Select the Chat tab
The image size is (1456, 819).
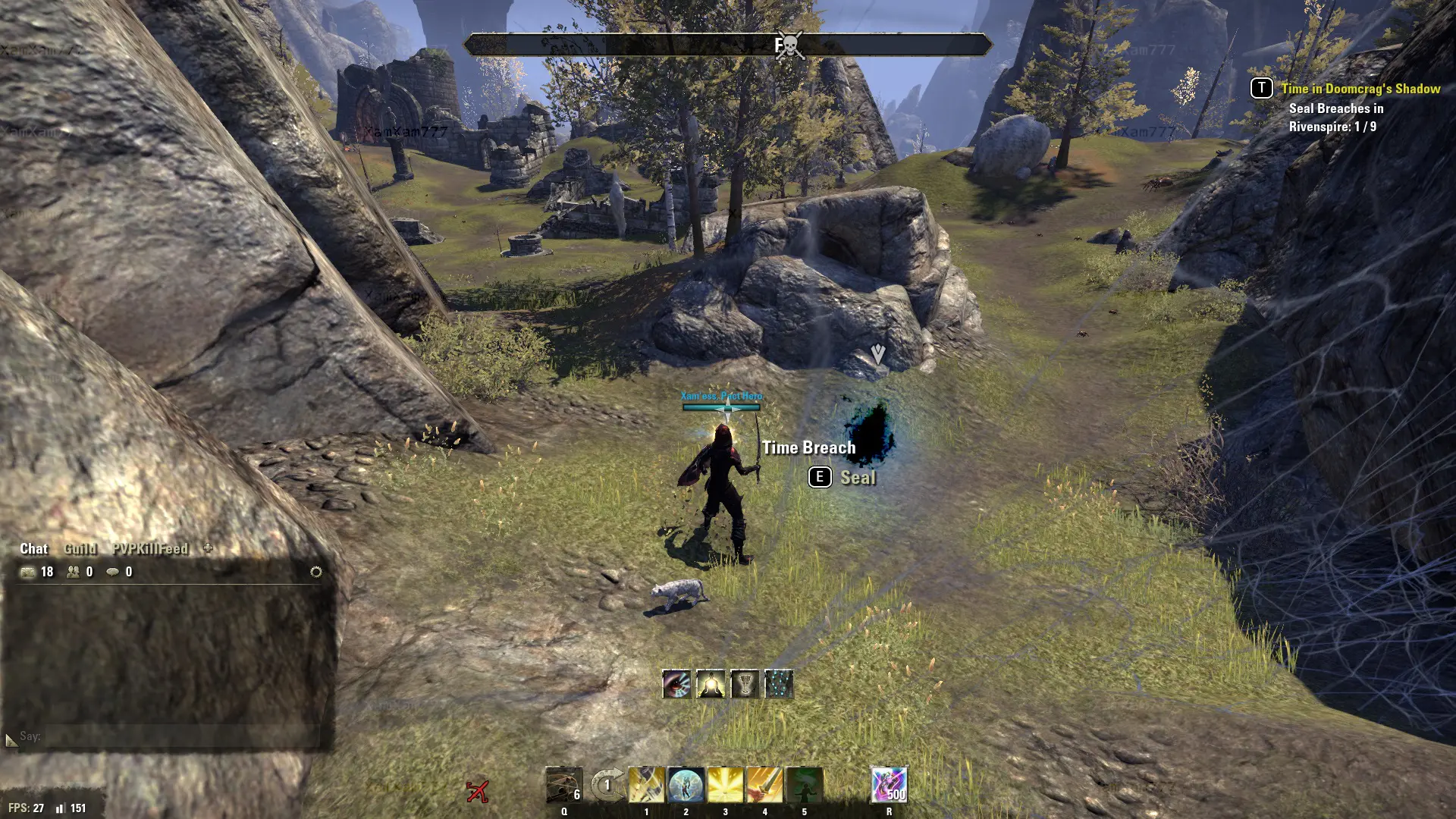coord(33,549)
